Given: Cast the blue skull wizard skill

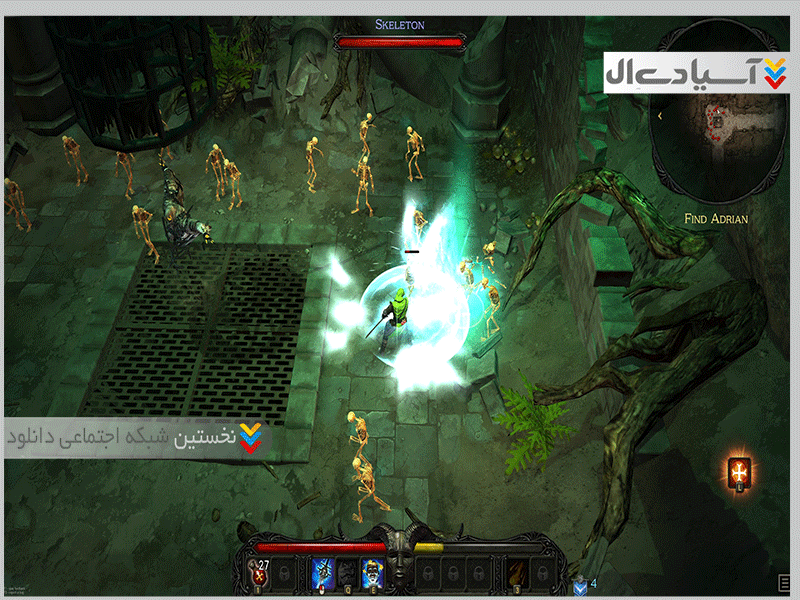Looking at the screenshot, I should (373, 572).
